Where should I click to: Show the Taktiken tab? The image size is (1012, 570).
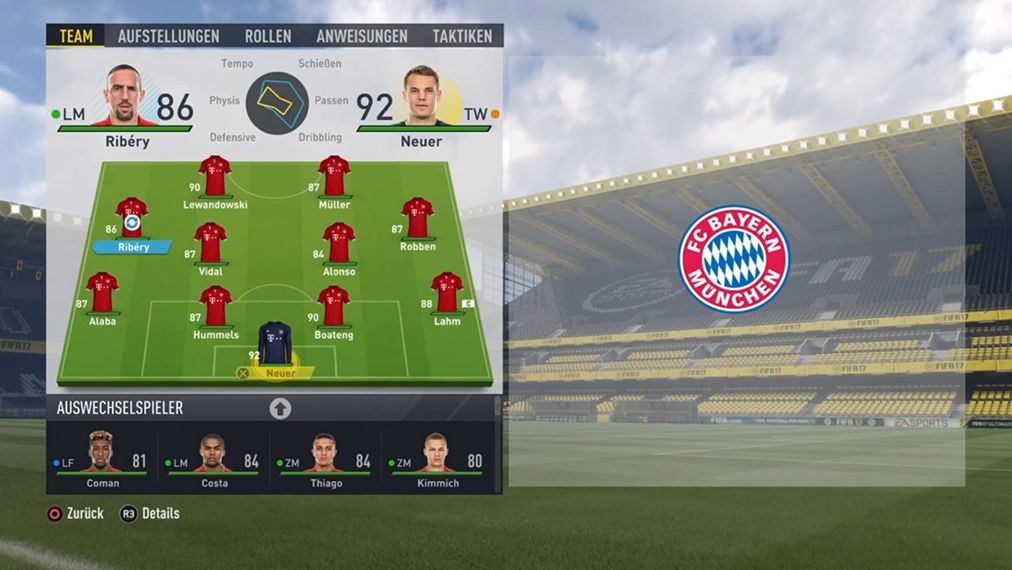(x=462, y=36)
